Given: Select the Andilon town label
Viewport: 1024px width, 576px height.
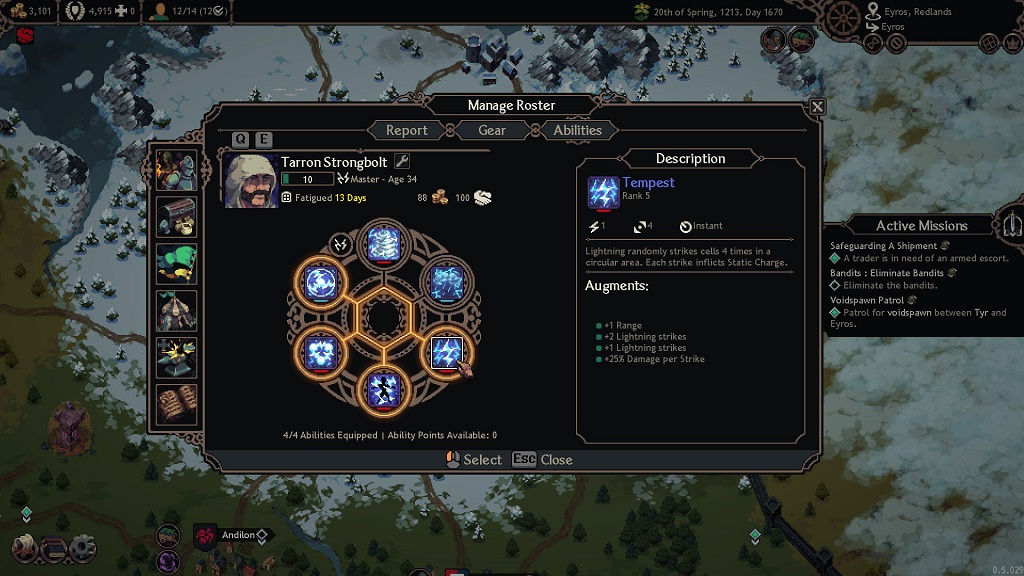Looking at the screenshot, I should click(x=239, y=535).
